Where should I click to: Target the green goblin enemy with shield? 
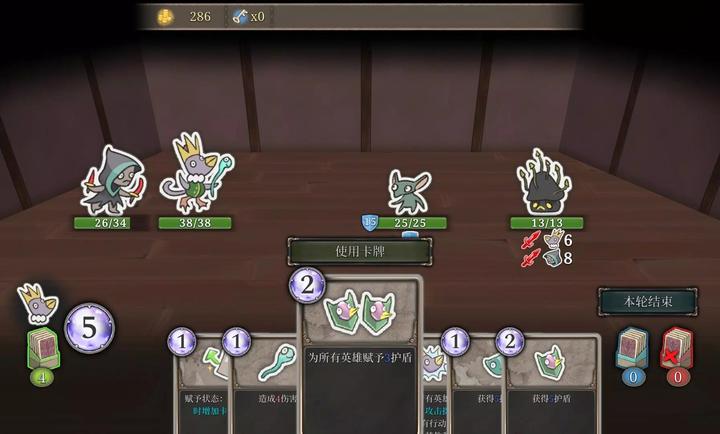[x=408, y=190]
